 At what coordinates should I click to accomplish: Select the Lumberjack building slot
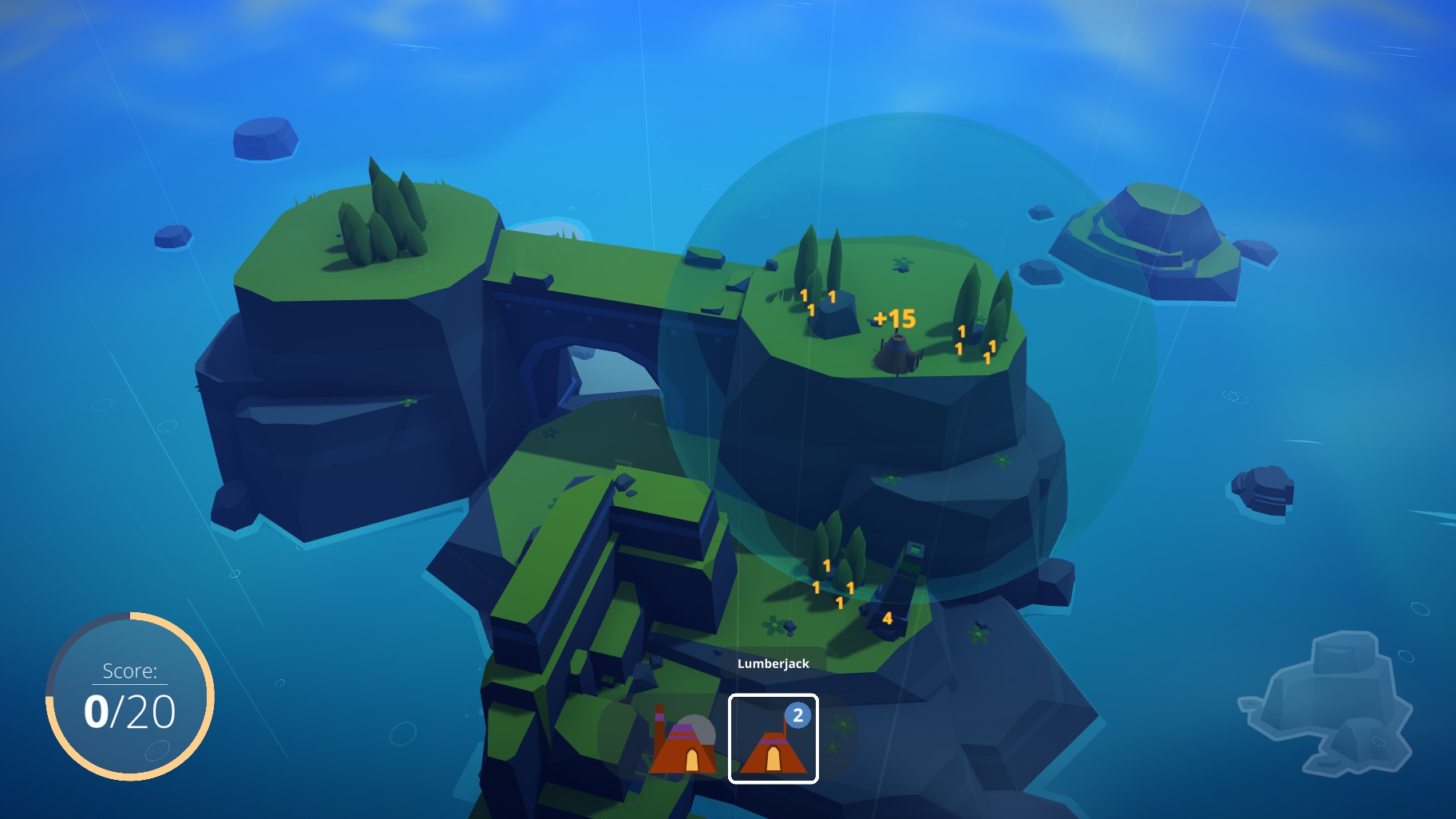click(773, 739)
